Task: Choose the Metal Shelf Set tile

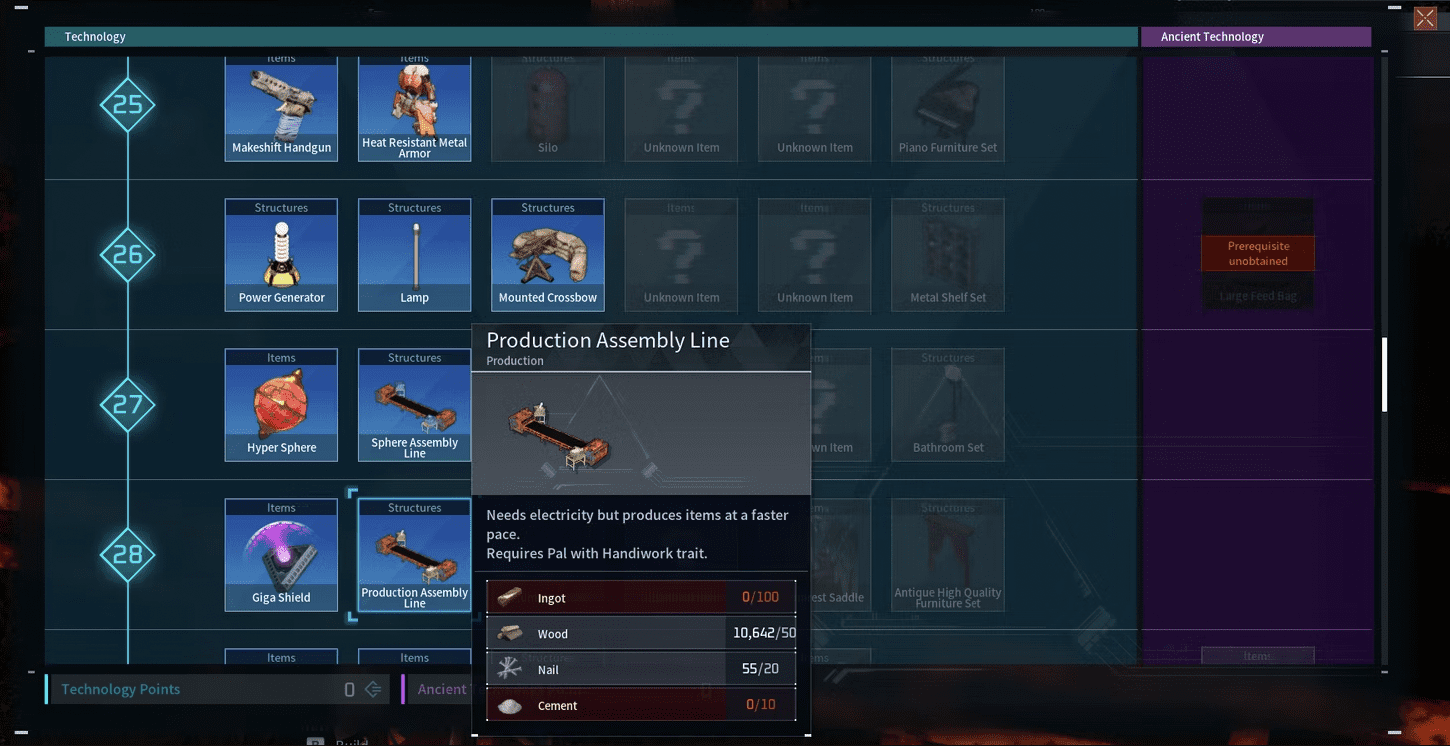Action: [948, 255]
